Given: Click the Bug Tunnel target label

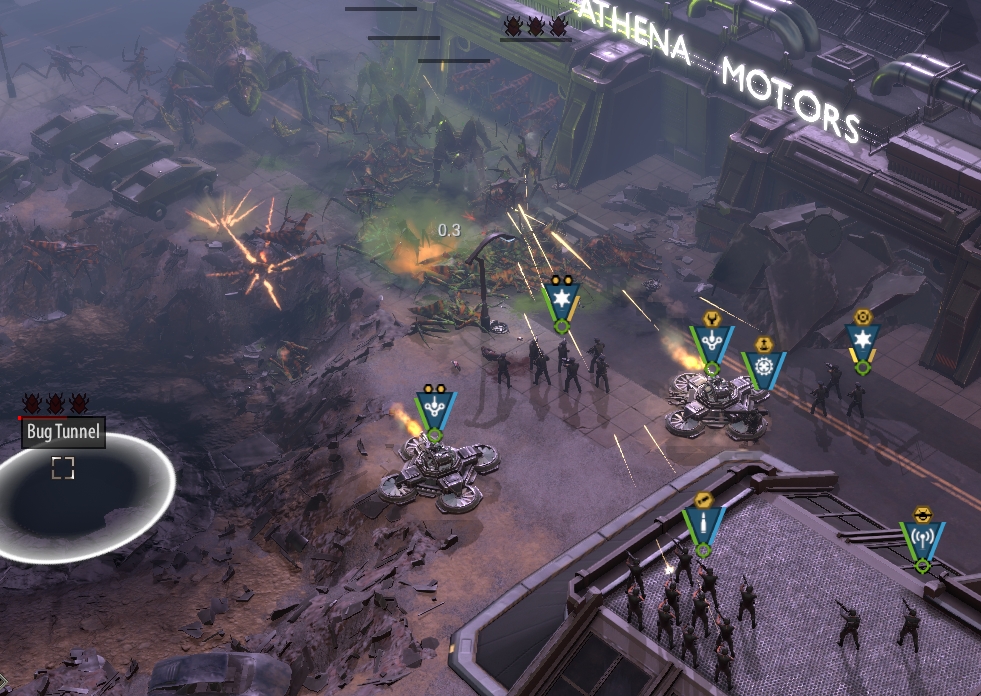Looking at the screenshot, I should coord(63,432).
